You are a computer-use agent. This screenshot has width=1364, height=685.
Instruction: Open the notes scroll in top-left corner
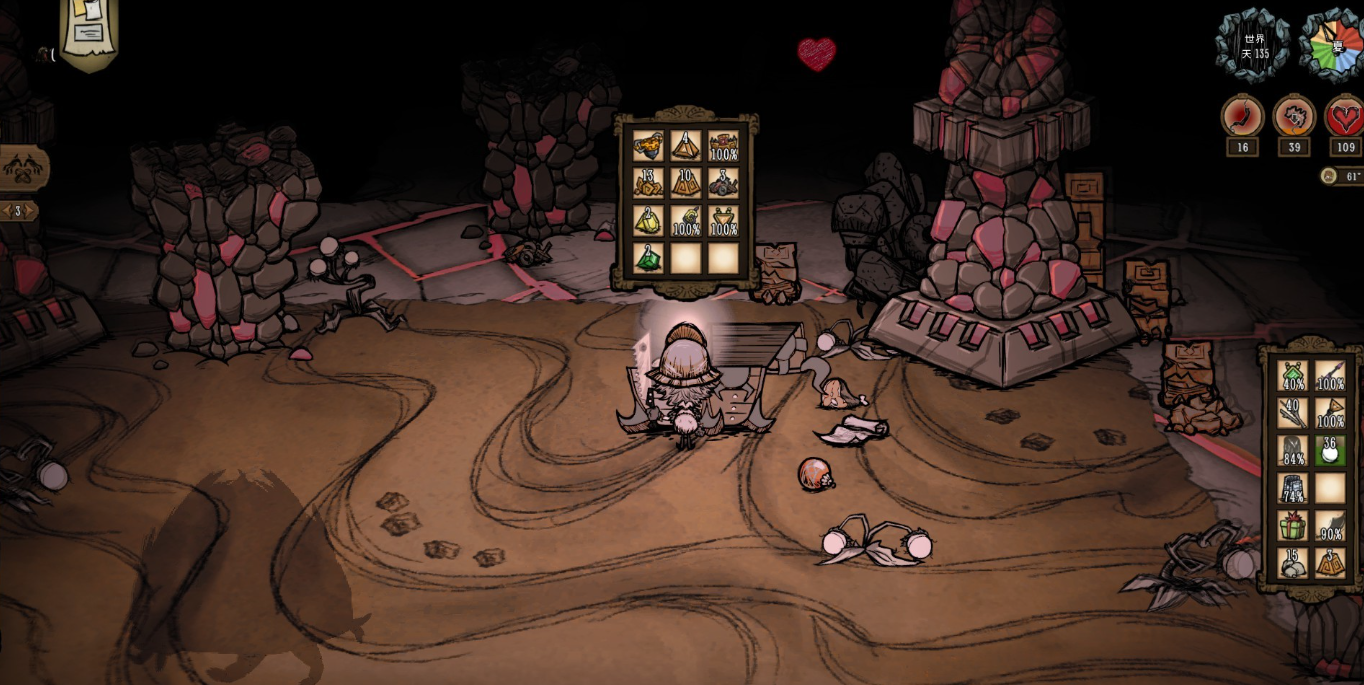point(90,30)
